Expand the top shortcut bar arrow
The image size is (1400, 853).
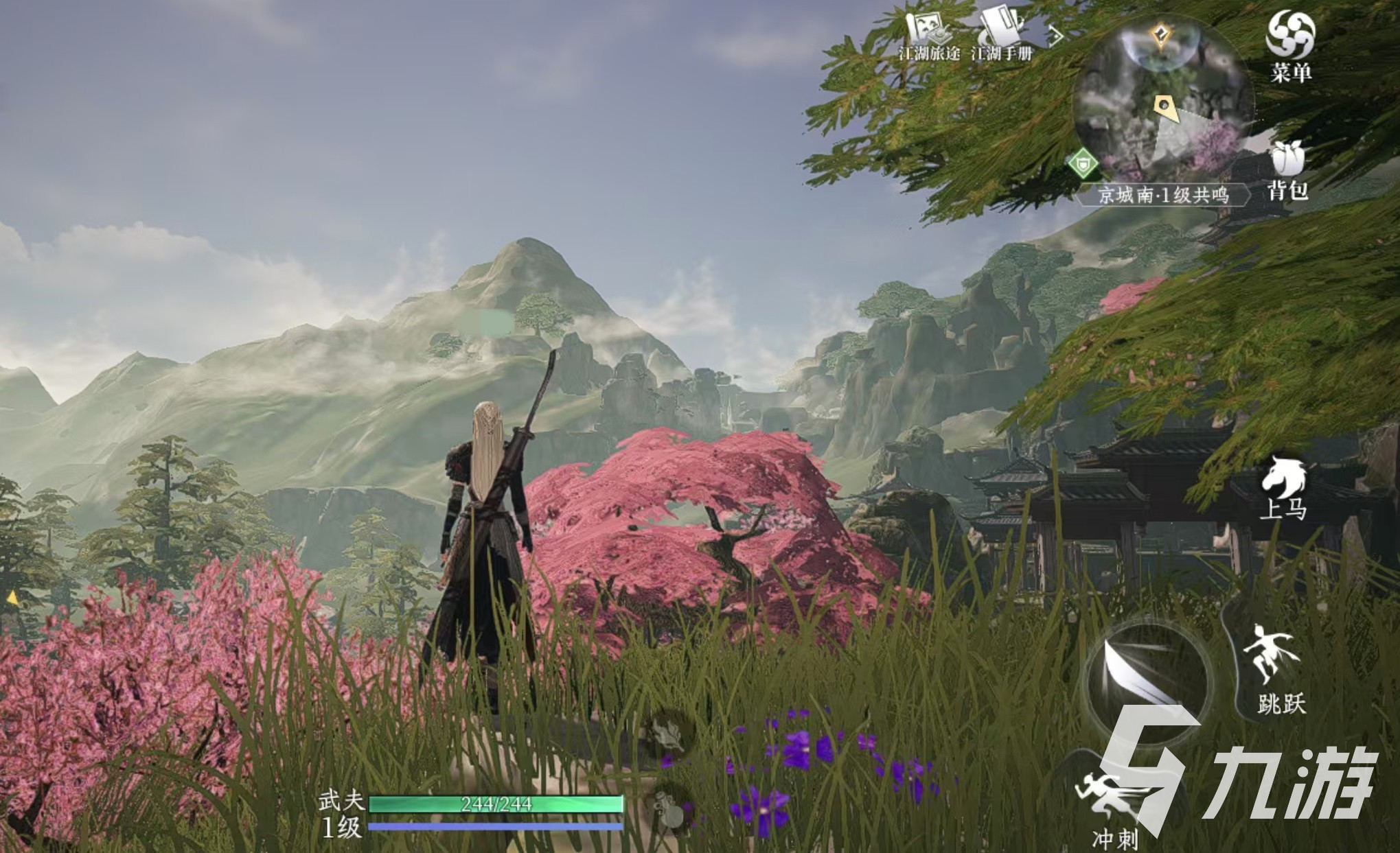pos(1055,36)
